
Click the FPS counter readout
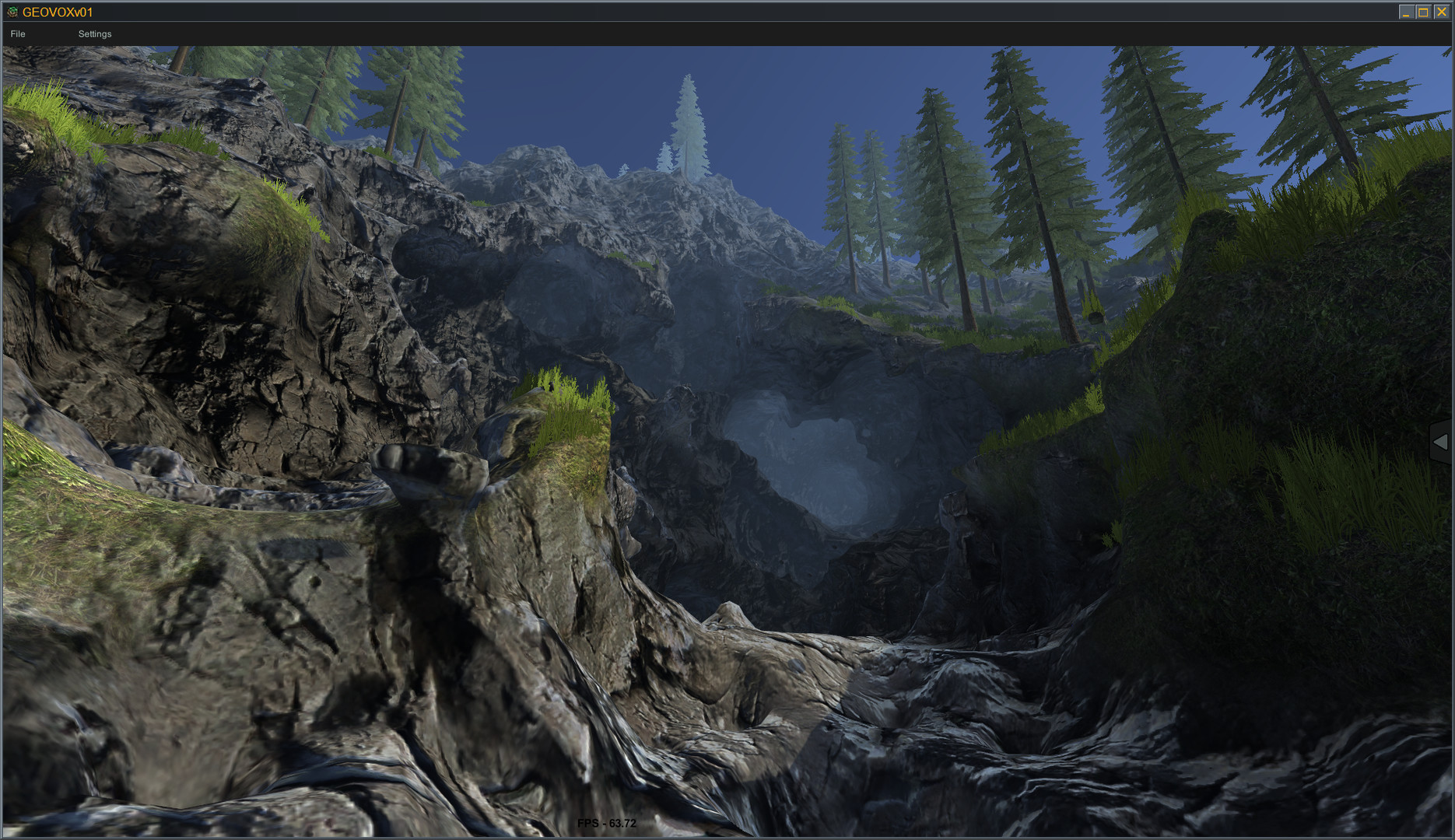pos(607,823)
